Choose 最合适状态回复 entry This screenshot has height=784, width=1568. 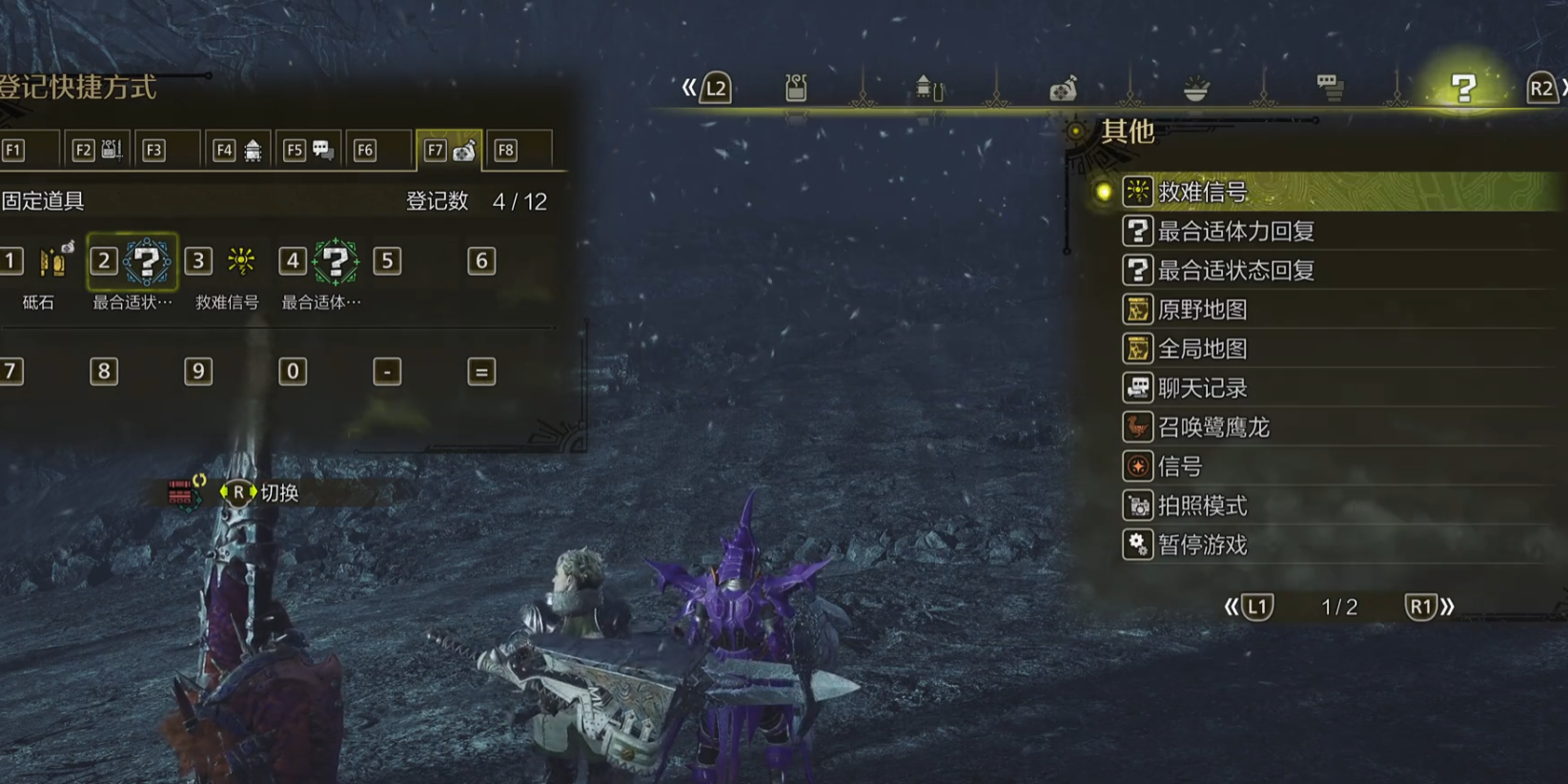(1235, 270)
